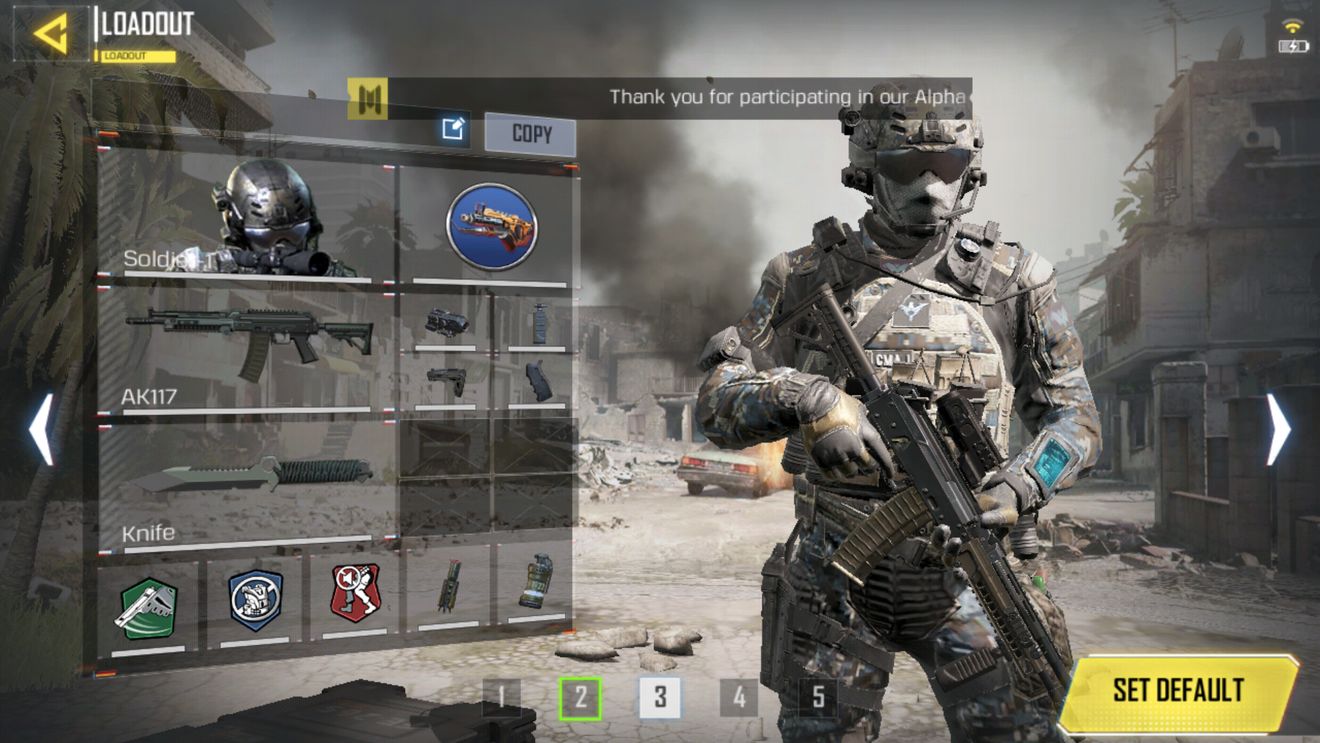Copy the current loadout
Screen dimensions: 1320x743
530,134
